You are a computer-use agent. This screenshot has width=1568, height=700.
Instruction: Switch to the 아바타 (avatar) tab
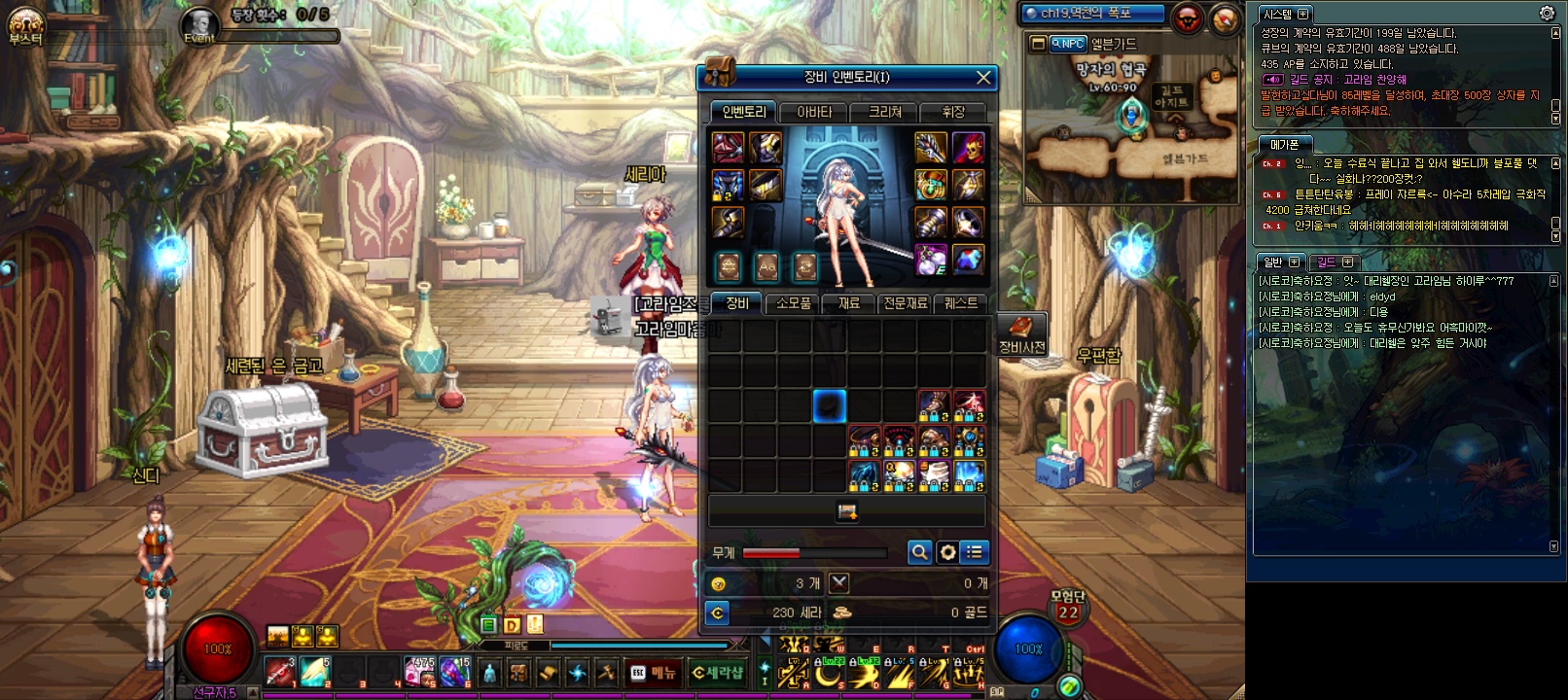[x=814, y=112]
